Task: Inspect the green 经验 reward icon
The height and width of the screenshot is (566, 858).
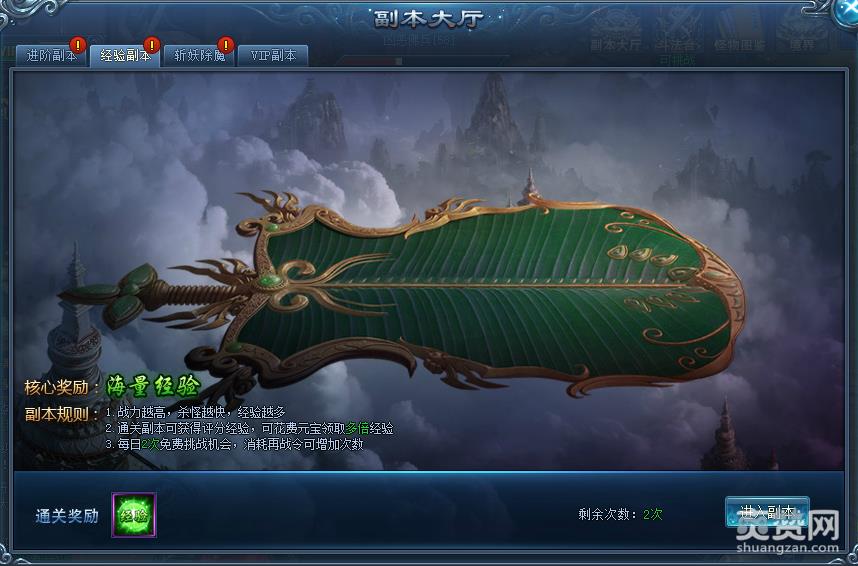Action: [x=133, y=515]
